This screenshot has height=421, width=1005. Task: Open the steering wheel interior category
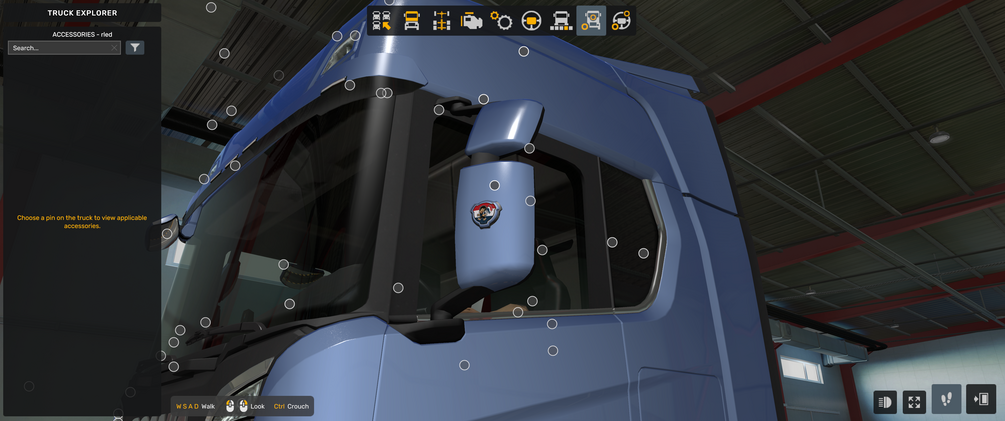(532, 21)
